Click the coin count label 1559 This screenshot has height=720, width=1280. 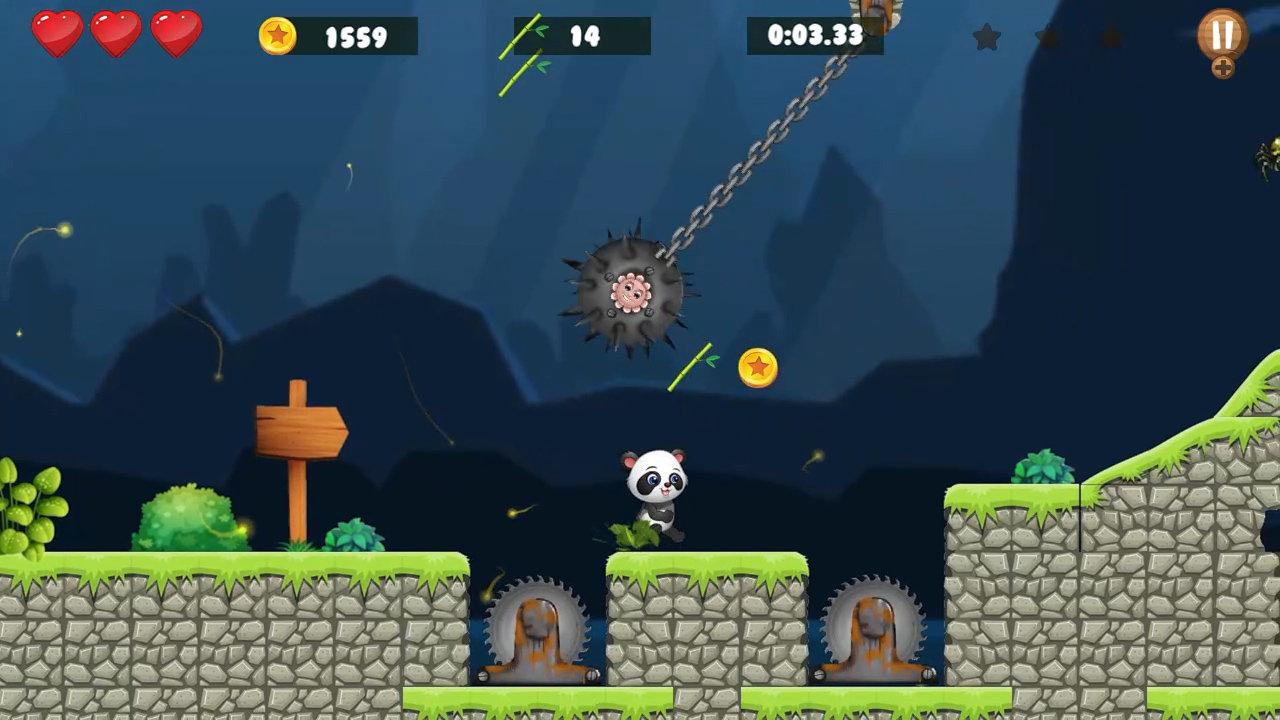[355, 37]
